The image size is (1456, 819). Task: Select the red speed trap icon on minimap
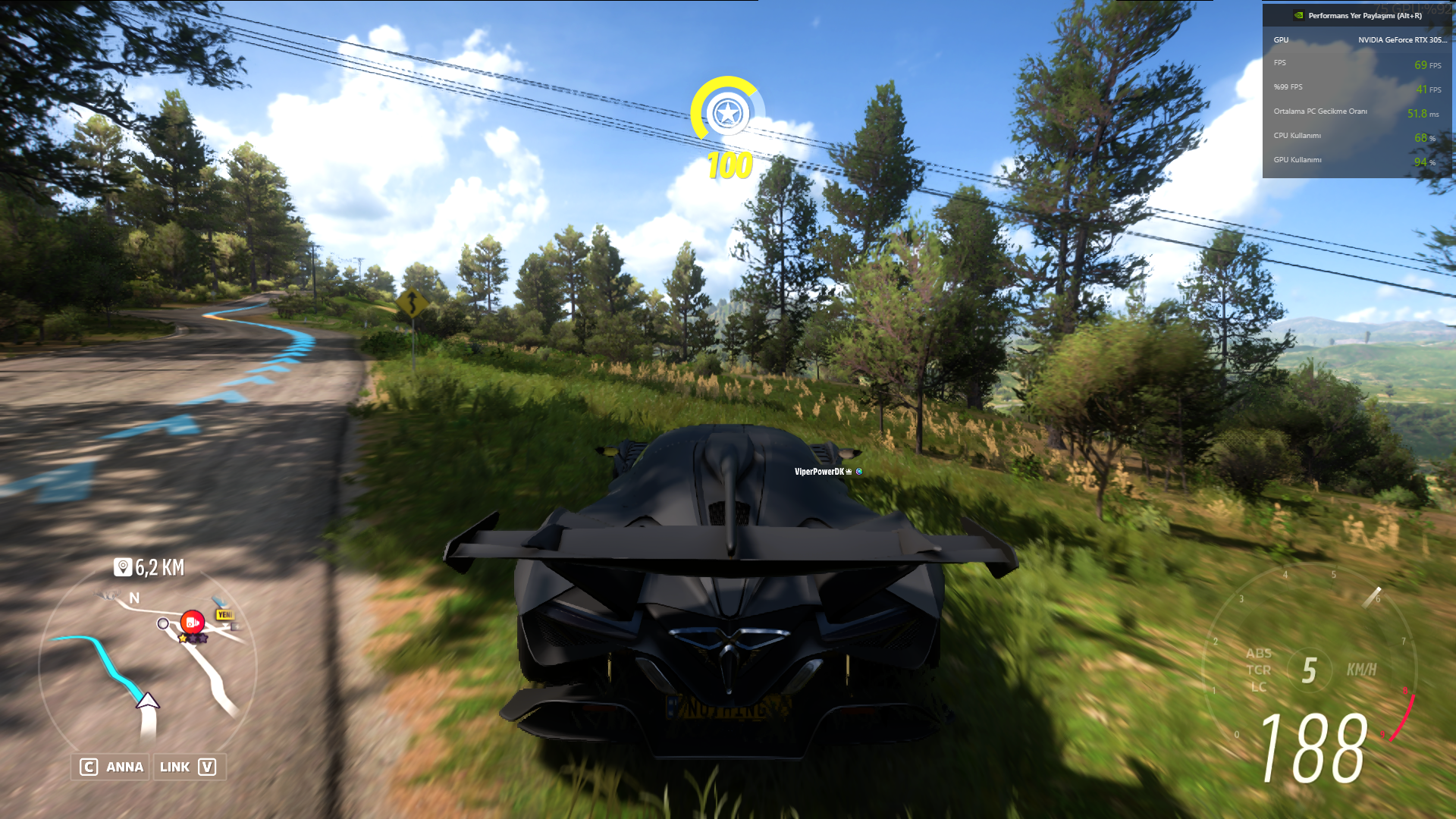click(x=191, y=622)
